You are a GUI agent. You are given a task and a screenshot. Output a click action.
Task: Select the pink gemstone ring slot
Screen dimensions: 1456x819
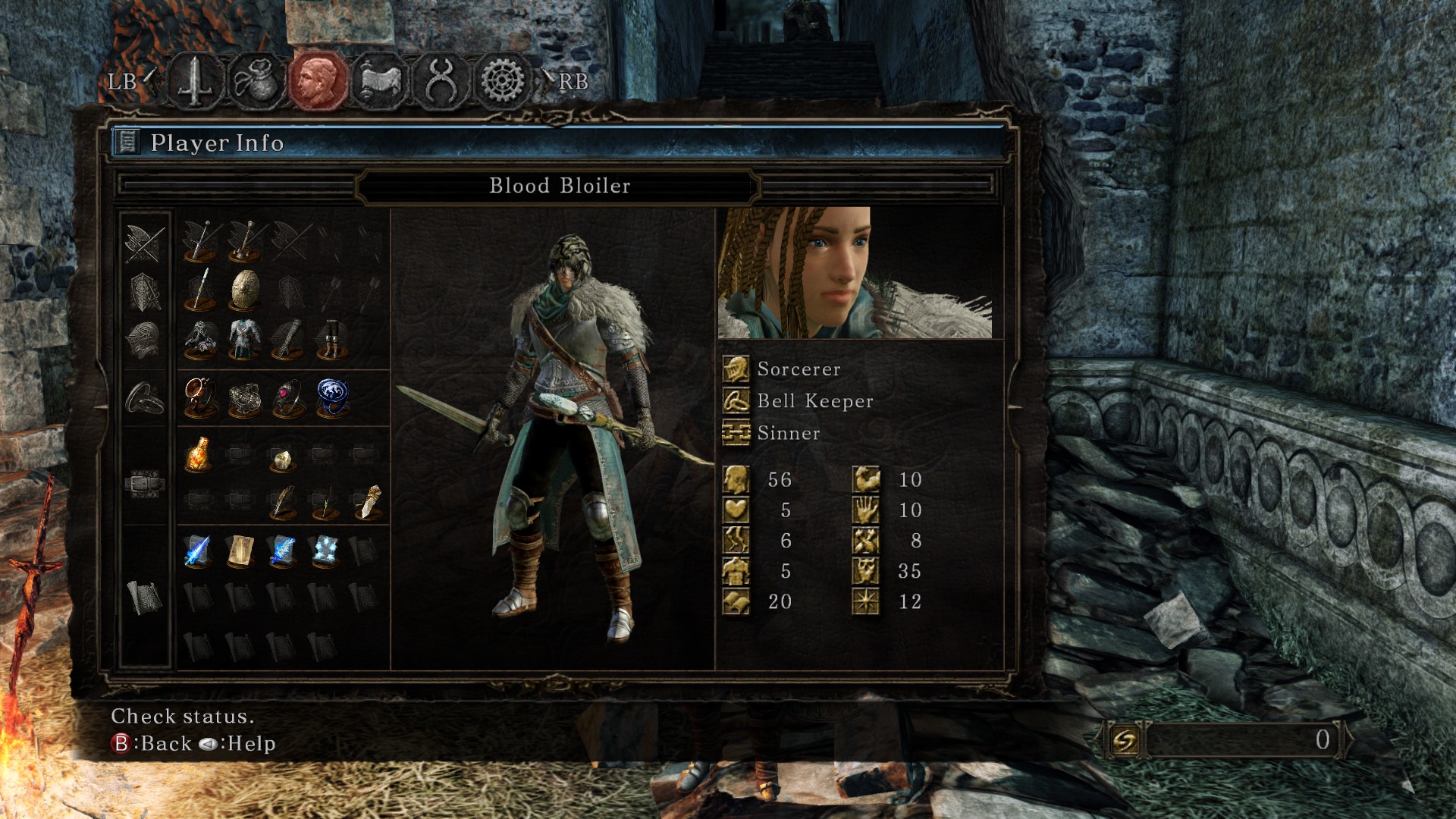click(288, 397)
